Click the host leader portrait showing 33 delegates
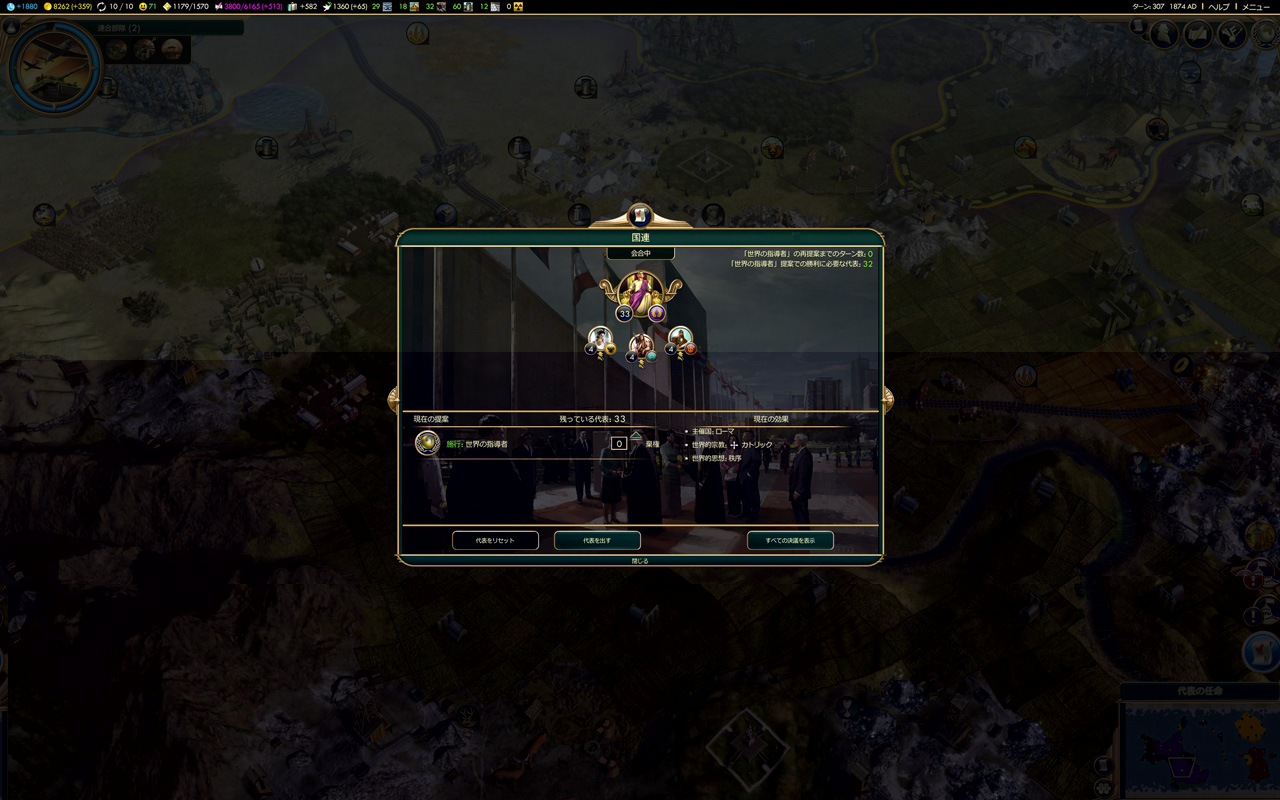 tap(639, 294)
